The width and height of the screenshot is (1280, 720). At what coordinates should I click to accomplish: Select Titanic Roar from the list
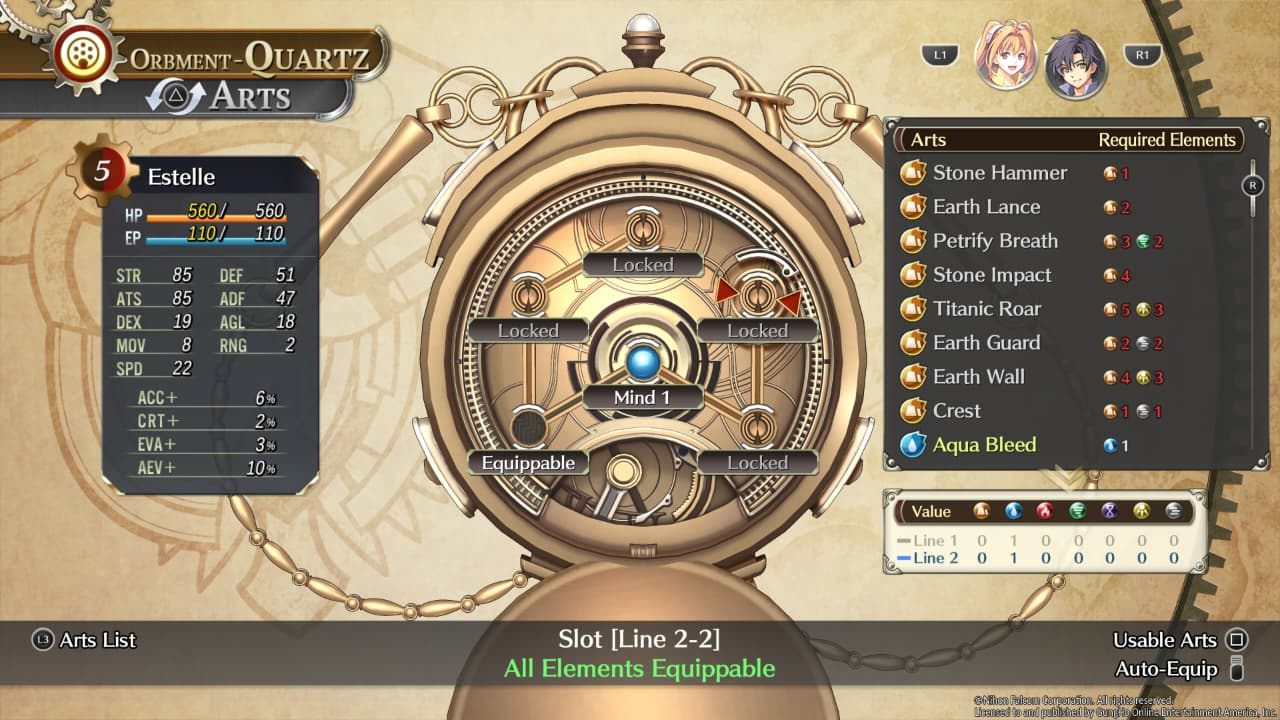click(987, 309)
